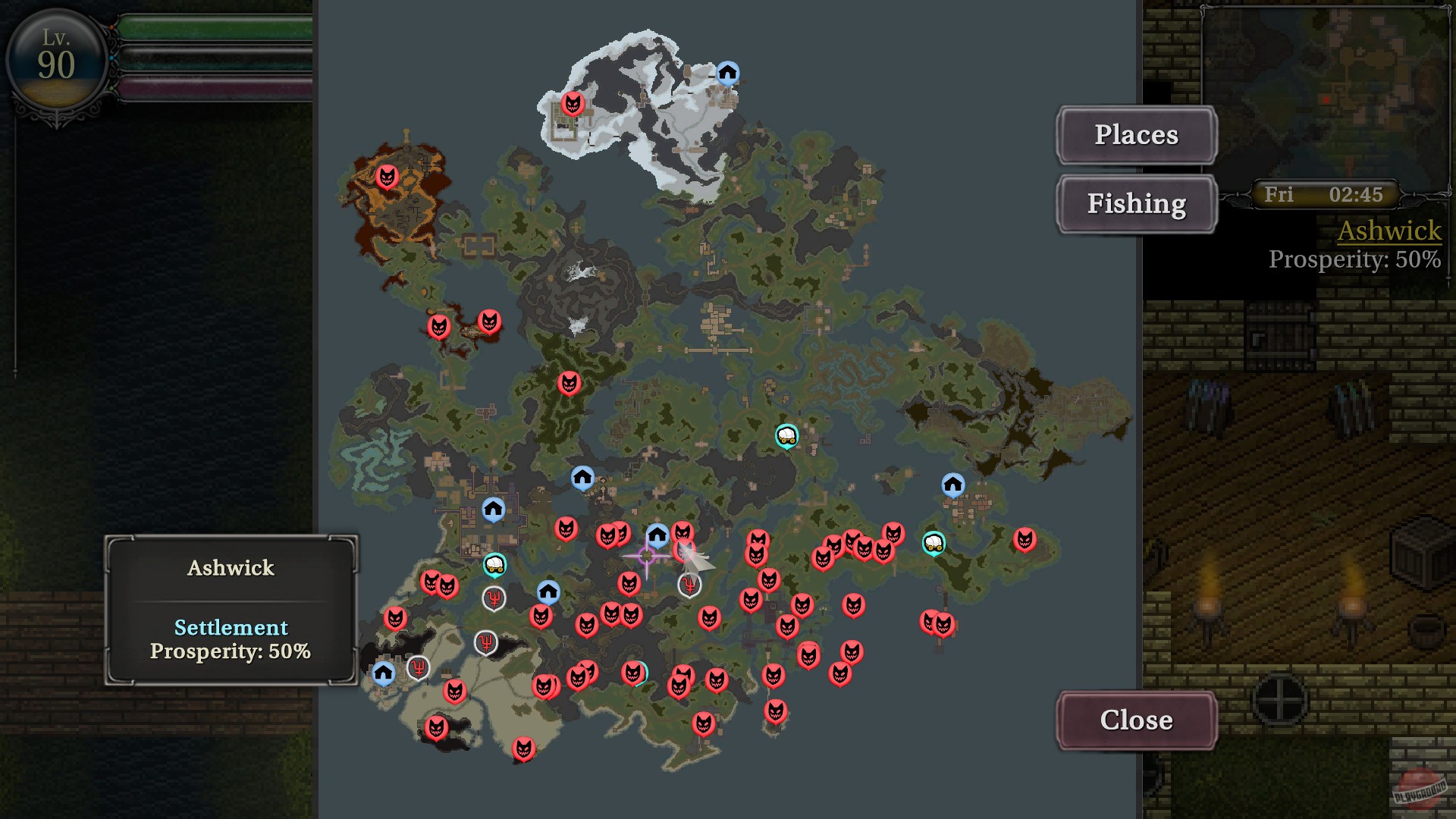Open the Fishing menu
Screen dimensions: 1456x819
[1136, 203]
